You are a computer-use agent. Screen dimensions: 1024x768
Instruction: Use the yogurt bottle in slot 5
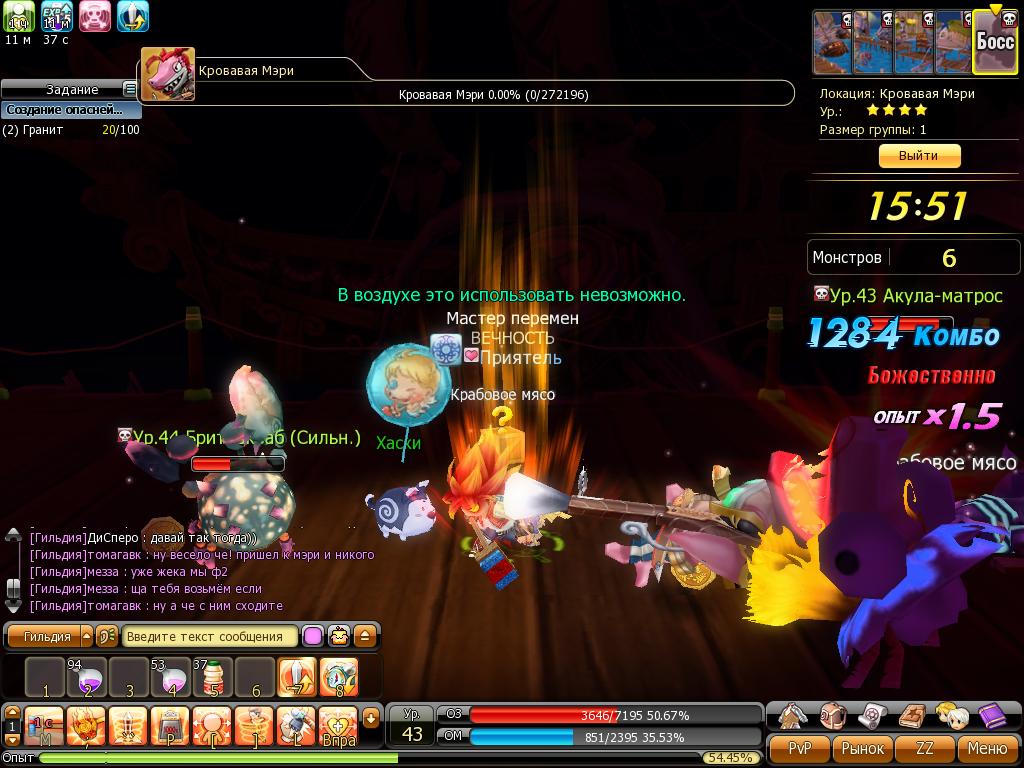click(x=213, y=678)
